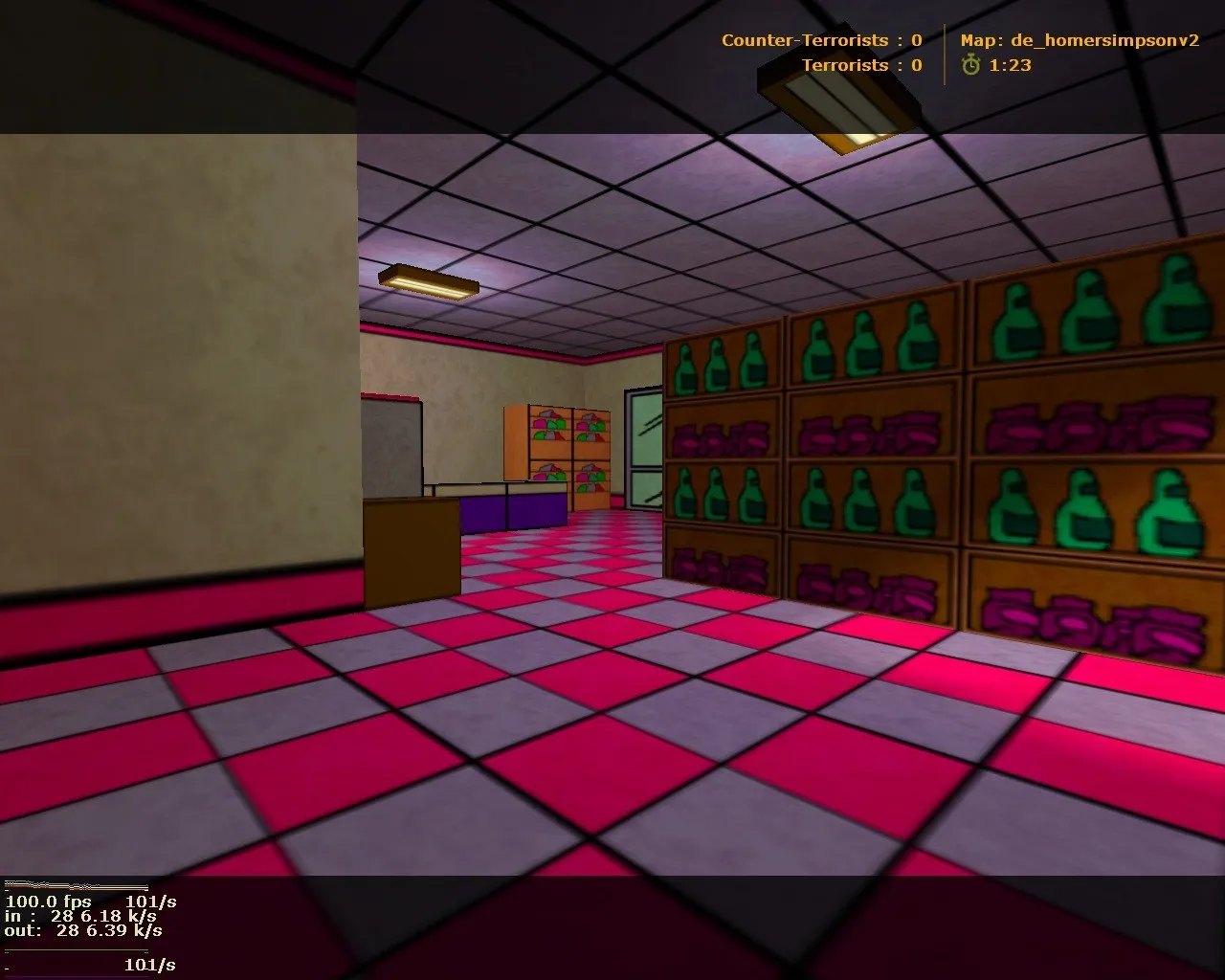Click the out: 28 6.39 k/s stat line
This screenshot has width=1225, height=980.
tap(86, 928)
